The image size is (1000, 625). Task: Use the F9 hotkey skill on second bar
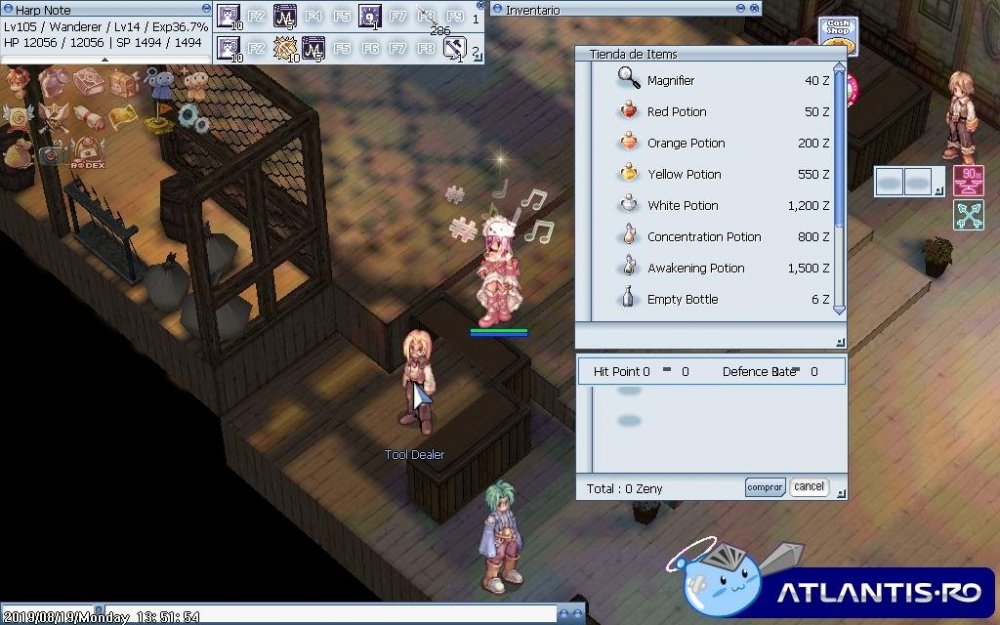pos(455,48)
